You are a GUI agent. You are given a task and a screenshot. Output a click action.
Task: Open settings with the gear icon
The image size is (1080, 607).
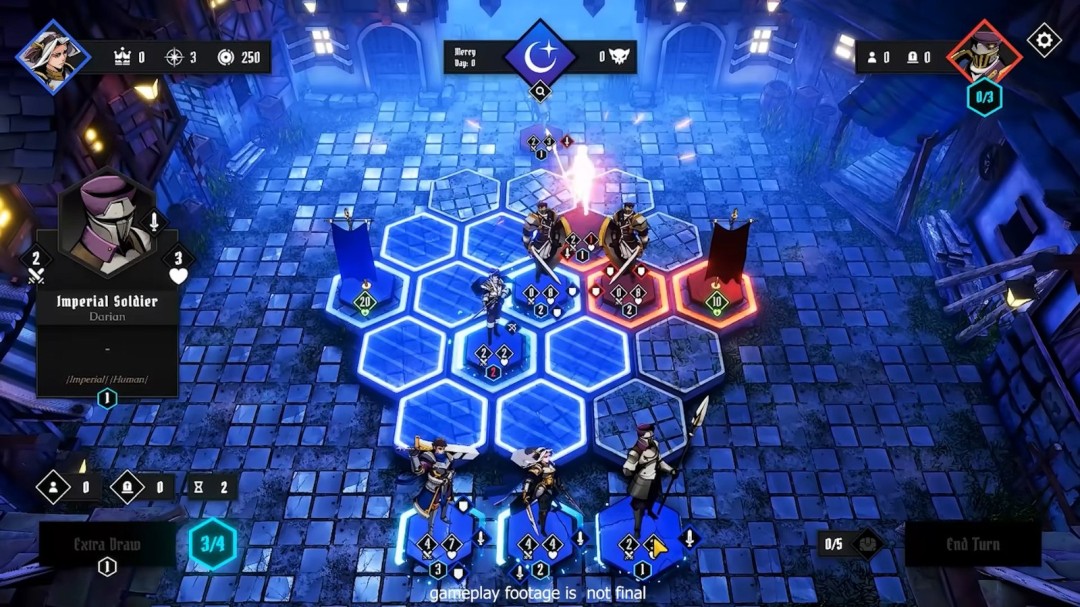[x=1044, y=40]
